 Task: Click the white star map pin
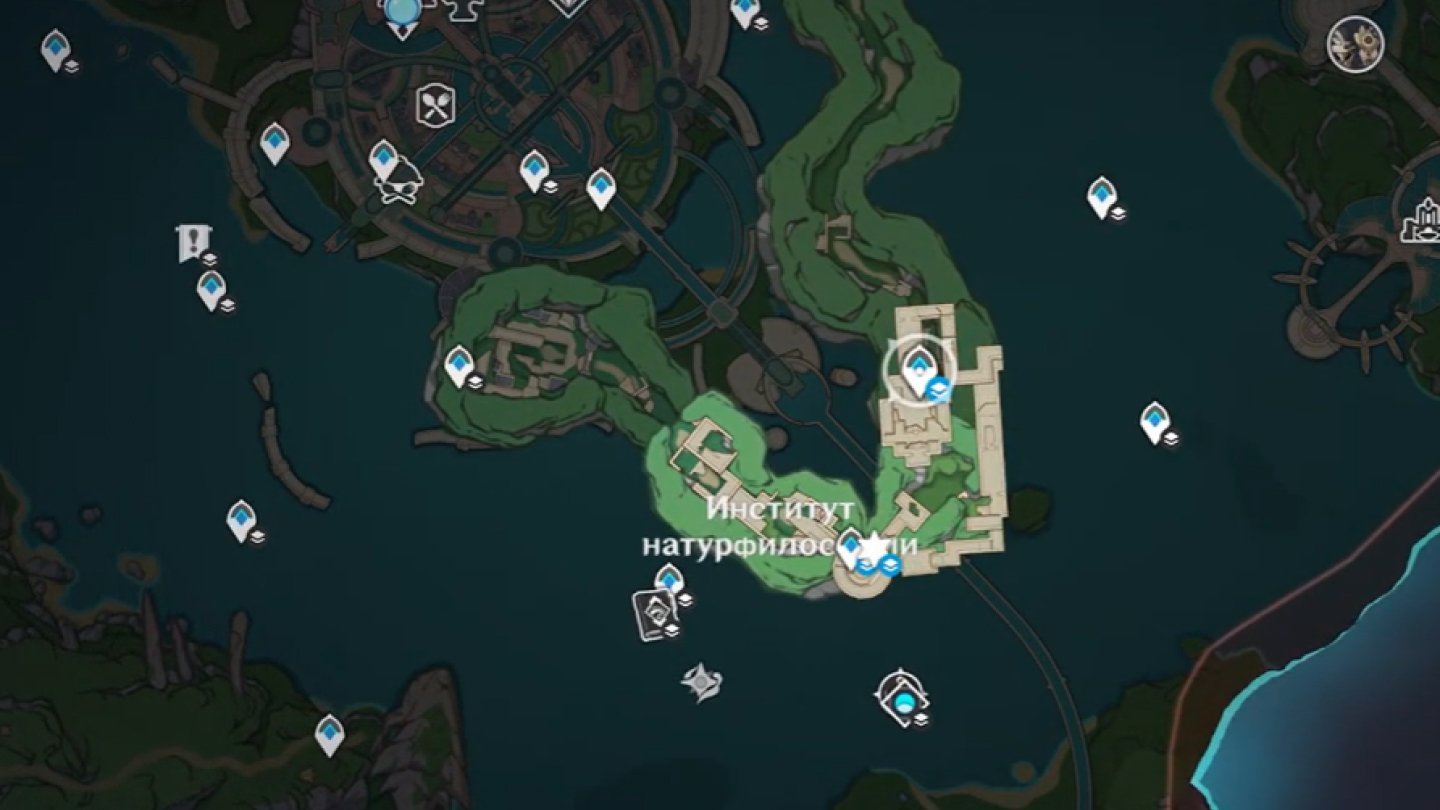pyautogui.click(x=875, y=547)
